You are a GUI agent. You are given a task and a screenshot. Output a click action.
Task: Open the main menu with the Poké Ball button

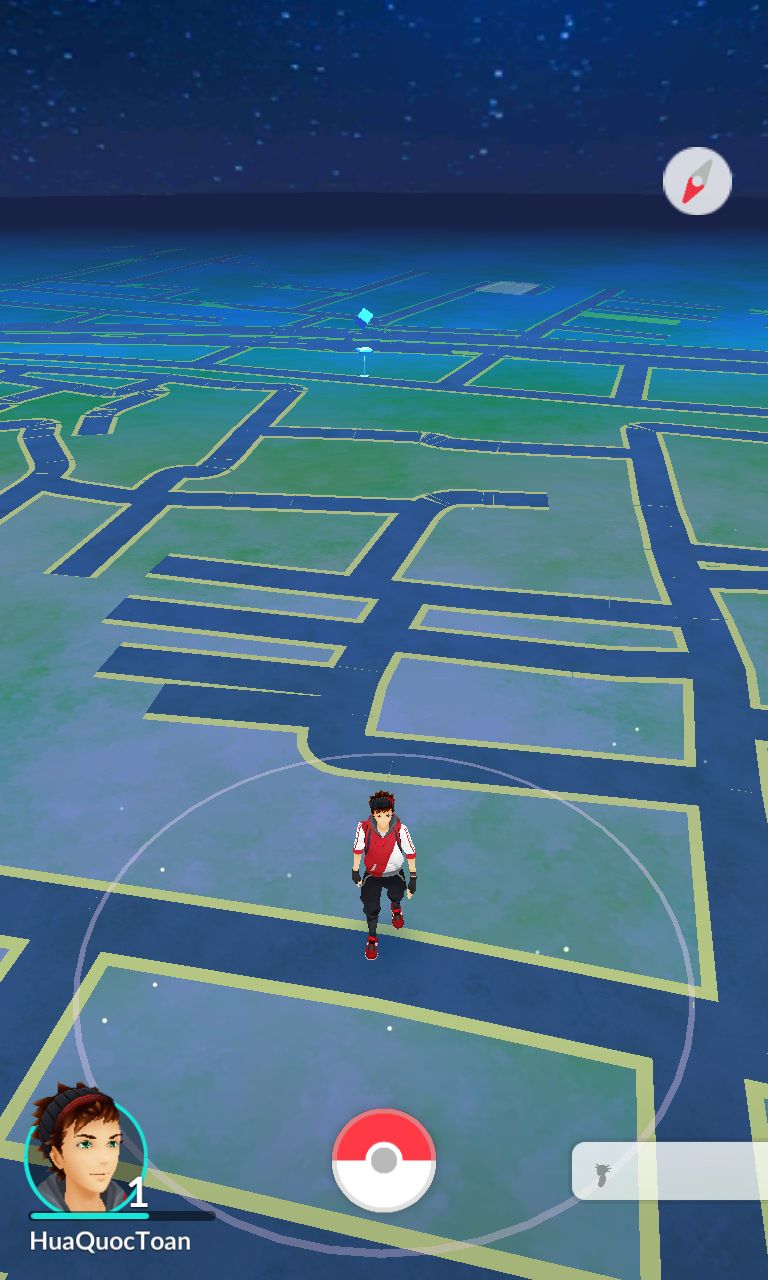coord(384,1160)
